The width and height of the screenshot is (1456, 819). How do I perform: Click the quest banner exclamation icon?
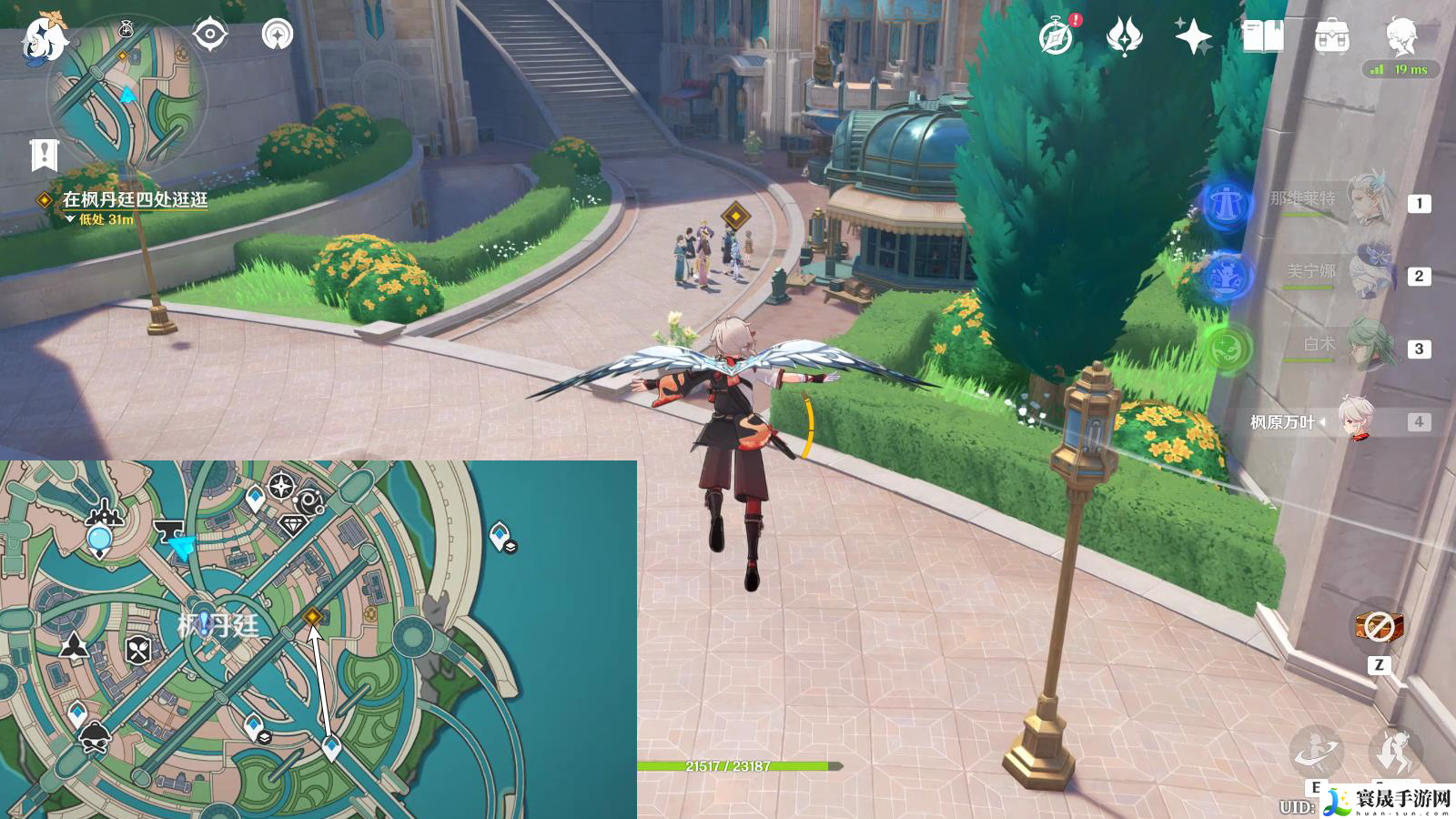tap(44, 155)
